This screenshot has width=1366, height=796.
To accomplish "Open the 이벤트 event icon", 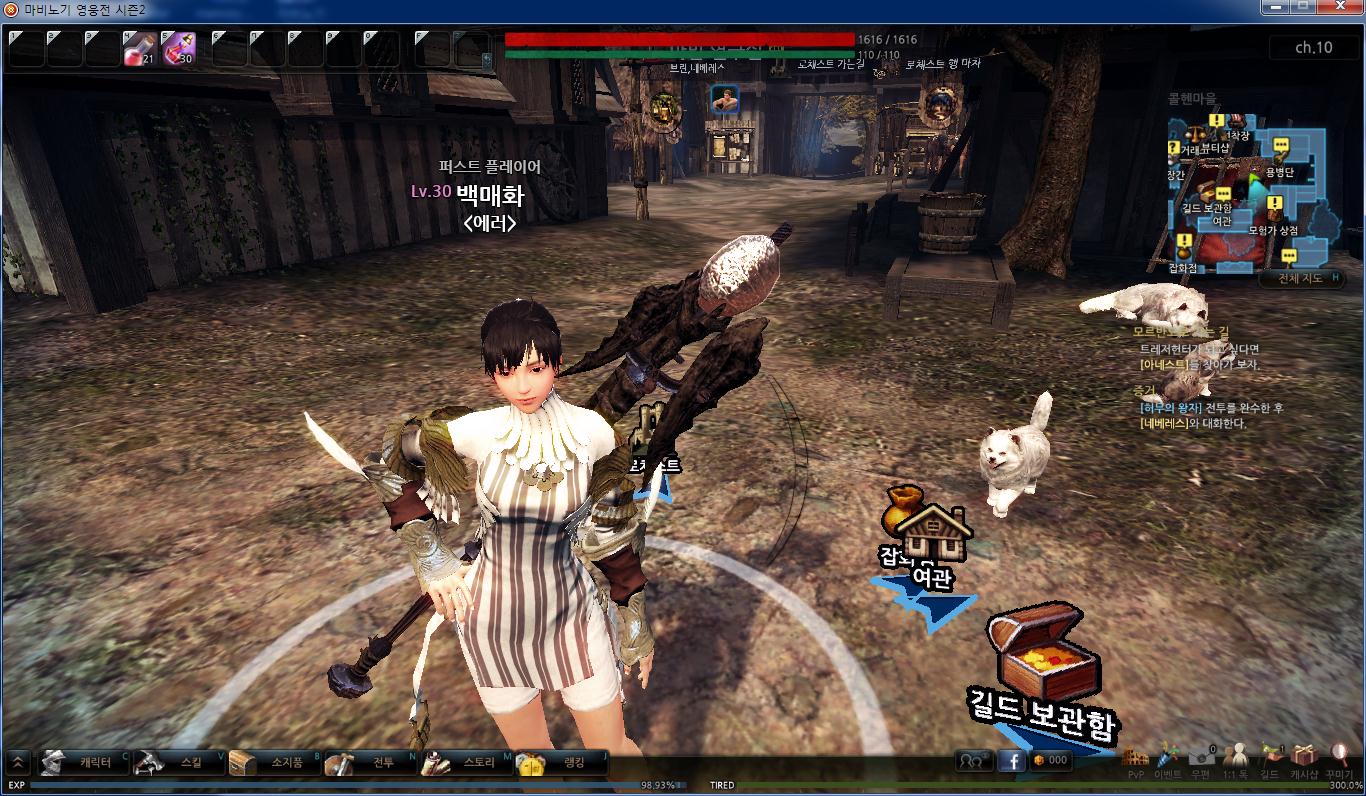I will [1167, 760].
